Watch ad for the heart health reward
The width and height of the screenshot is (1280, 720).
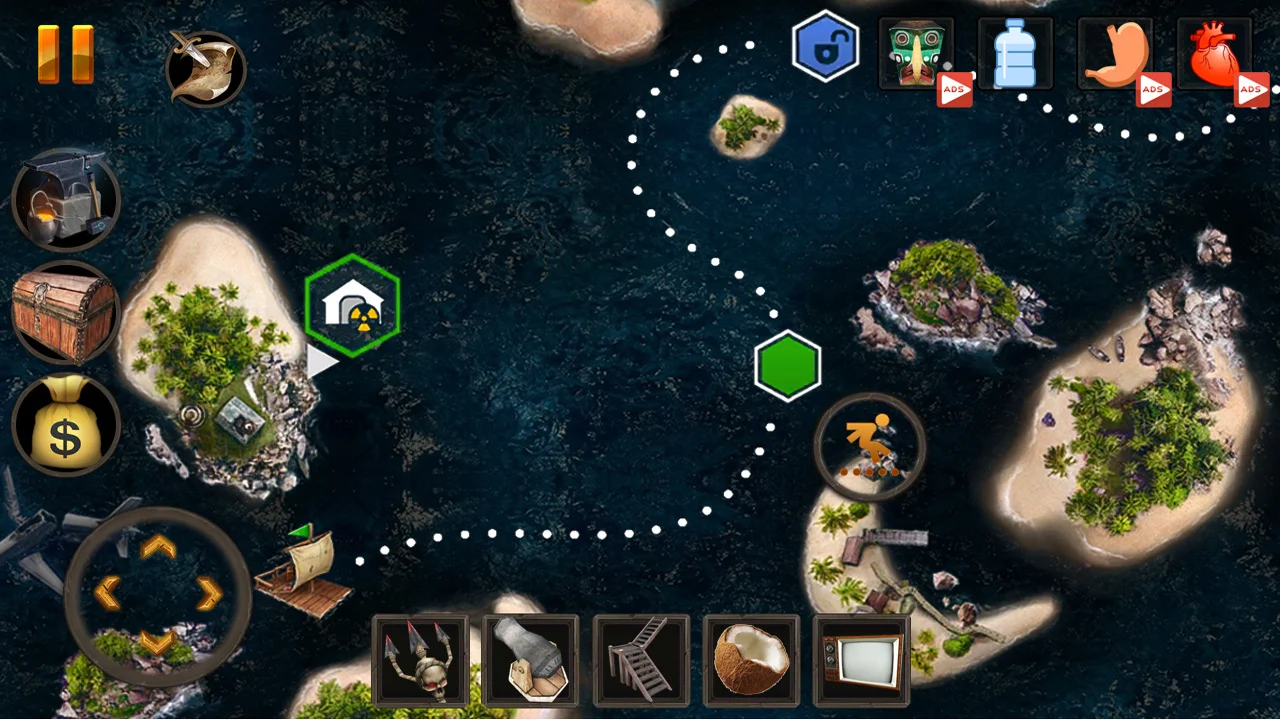[1253, 89]
